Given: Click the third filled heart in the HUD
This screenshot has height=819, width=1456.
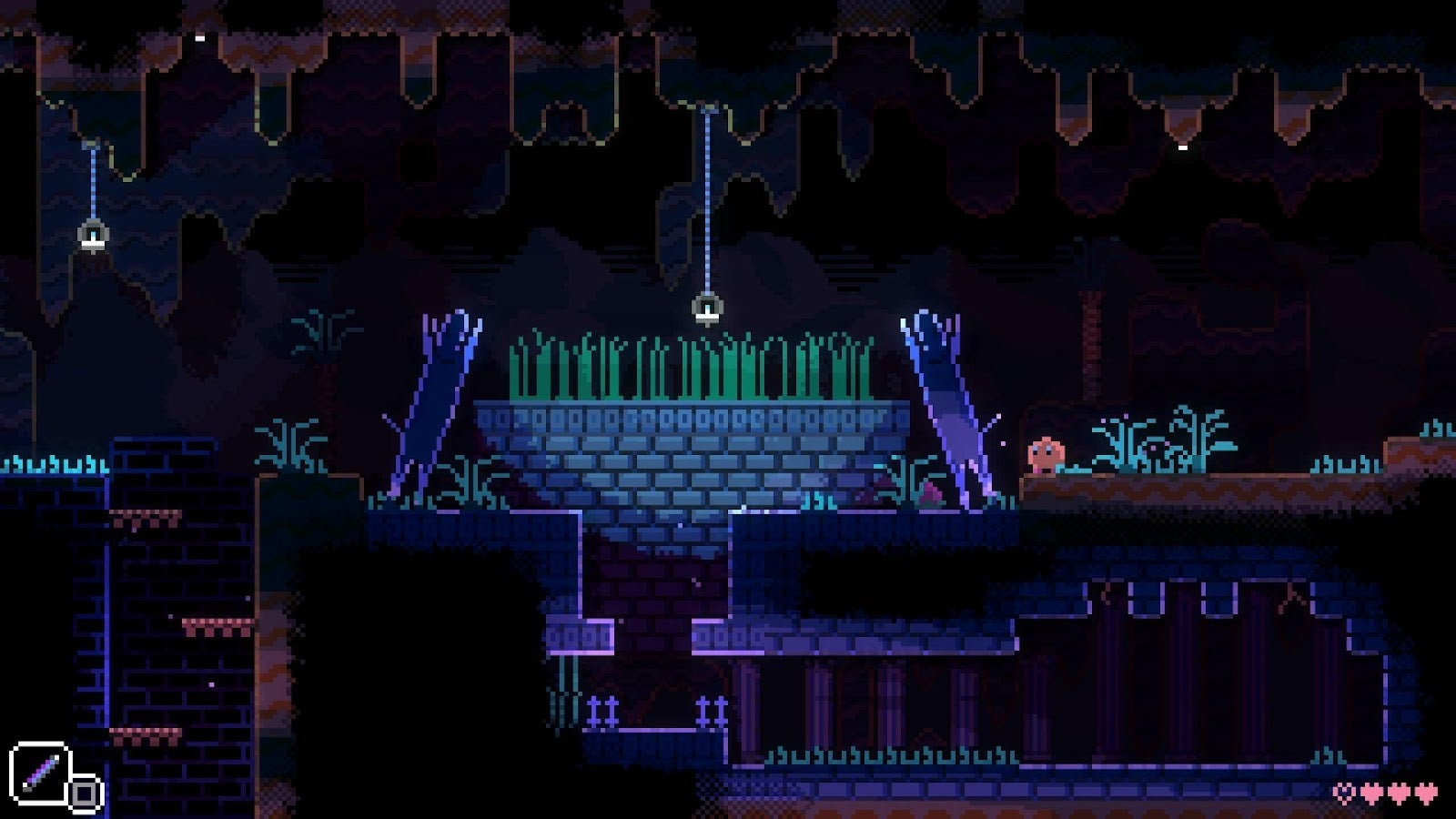Looking at the screenshot, I should (1398, 791).
